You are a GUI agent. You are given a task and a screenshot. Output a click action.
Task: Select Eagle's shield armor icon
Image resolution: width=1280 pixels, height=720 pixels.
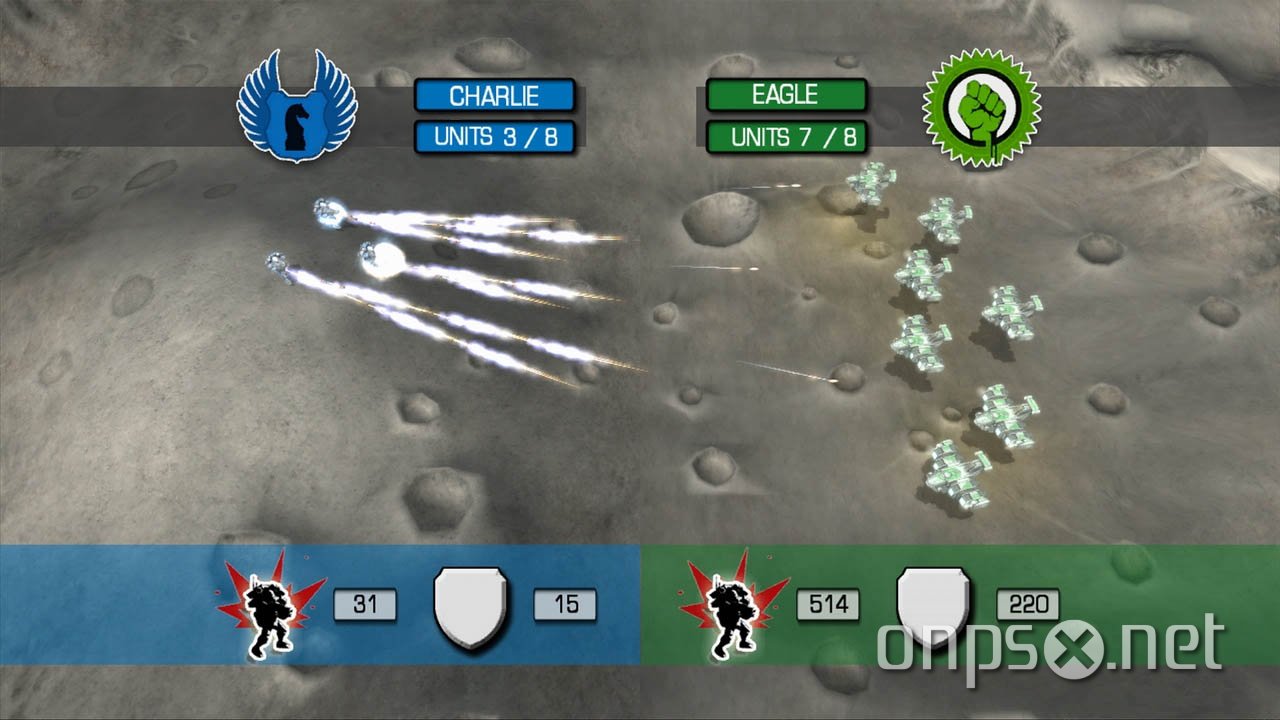[x=933, y=604]
